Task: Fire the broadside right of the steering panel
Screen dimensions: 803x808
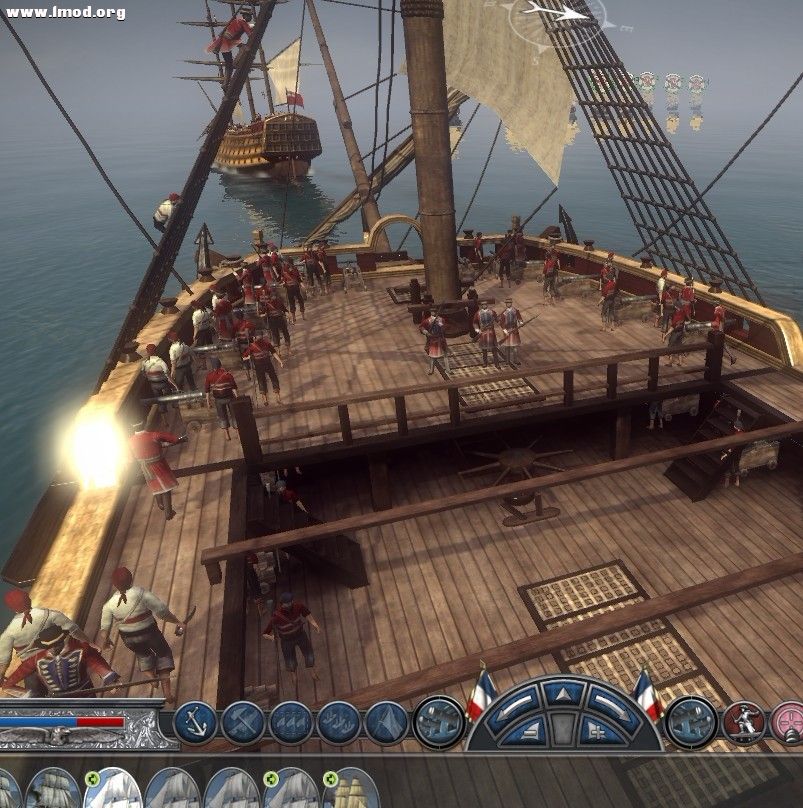Action: pyautogui.click(x=691, y=722)
